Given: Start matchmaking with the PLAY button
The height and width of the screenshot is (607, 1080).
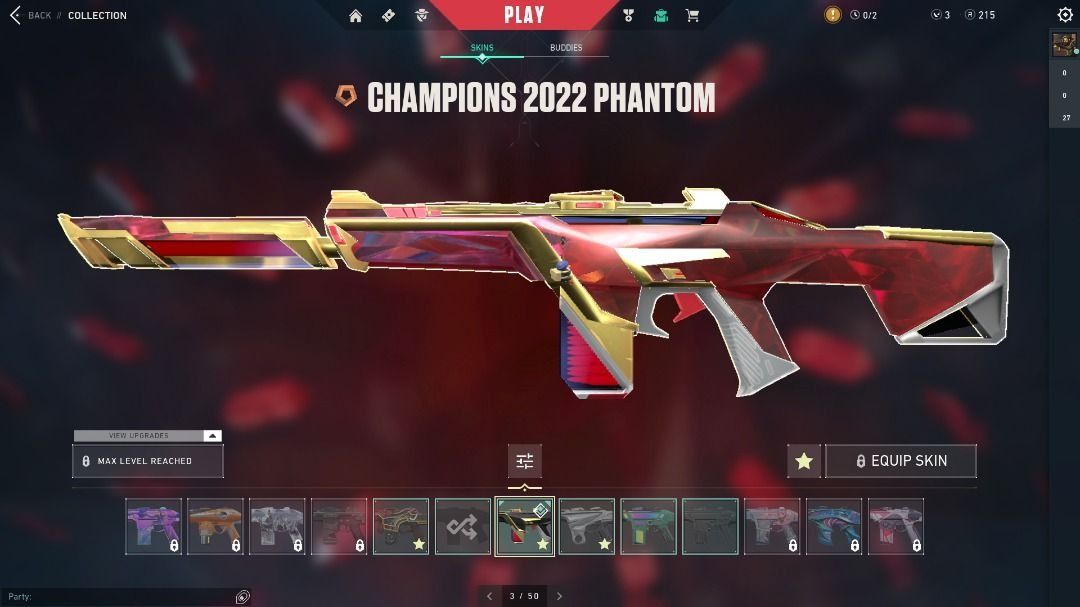Looking at the screenshot, I should (x=524, y=15).
